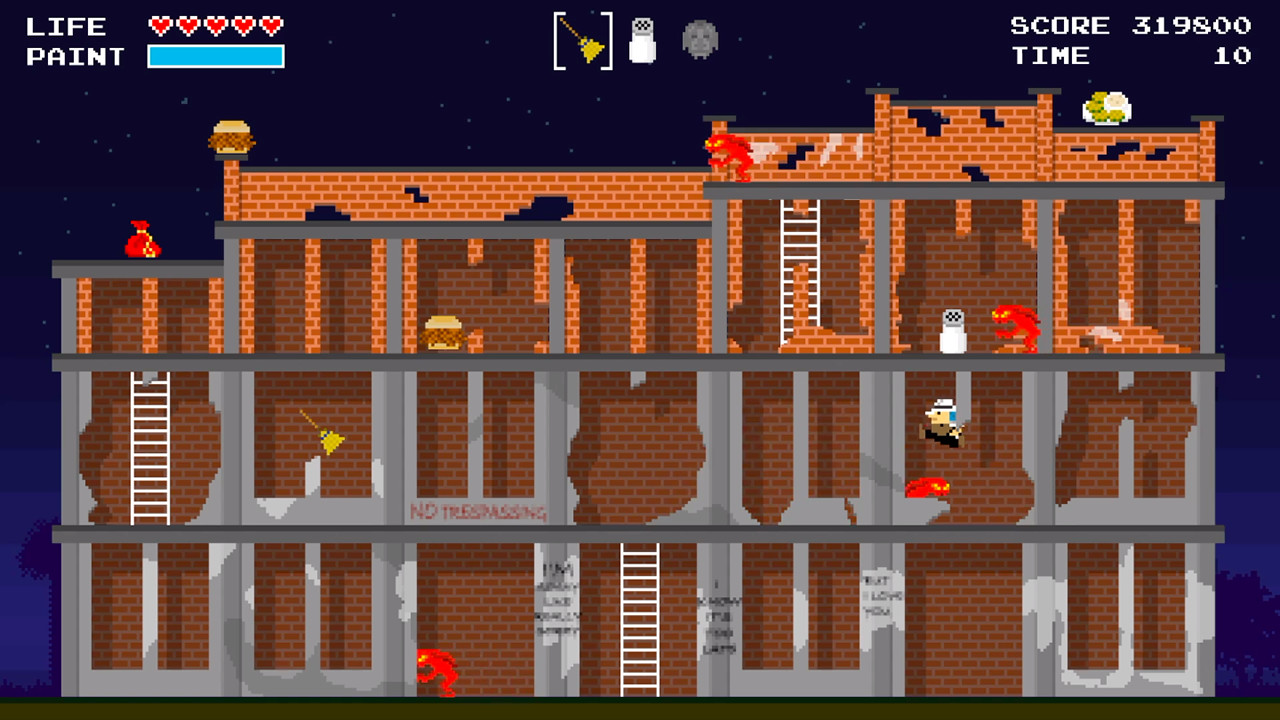Click the cyan PAINT meter bar
The image size is (1280, 720).
[x=215, y=56]
